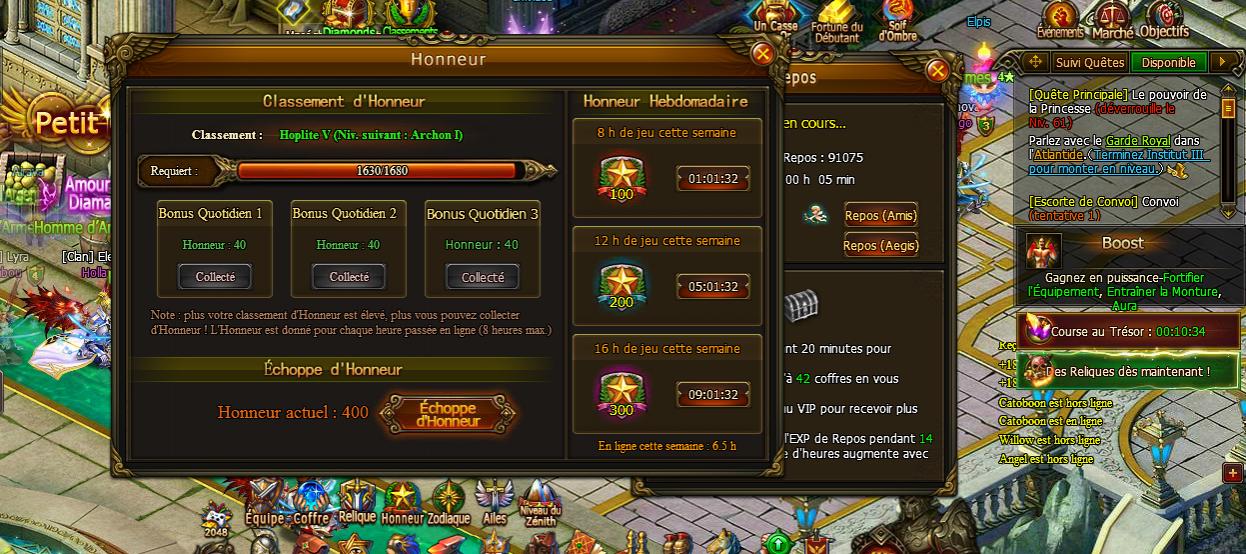Open the Objectifs target icon
This screenshot has width=1246, height=554.
pyautogui.click(x=1164, y=19)
